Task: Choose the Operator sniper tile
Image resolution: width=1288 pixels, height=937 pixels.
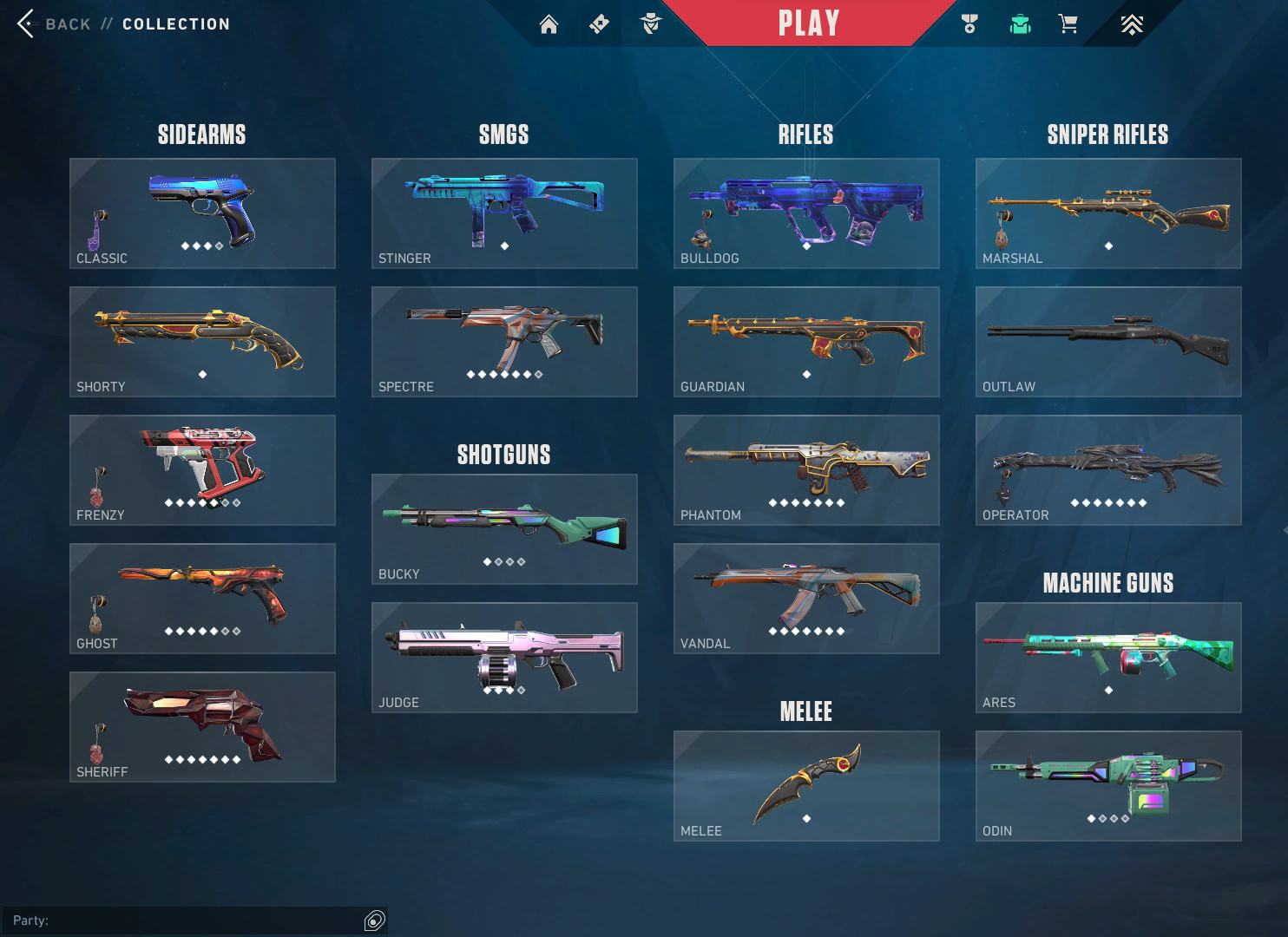Action: pyautogui.click(x=1108, y=470)
